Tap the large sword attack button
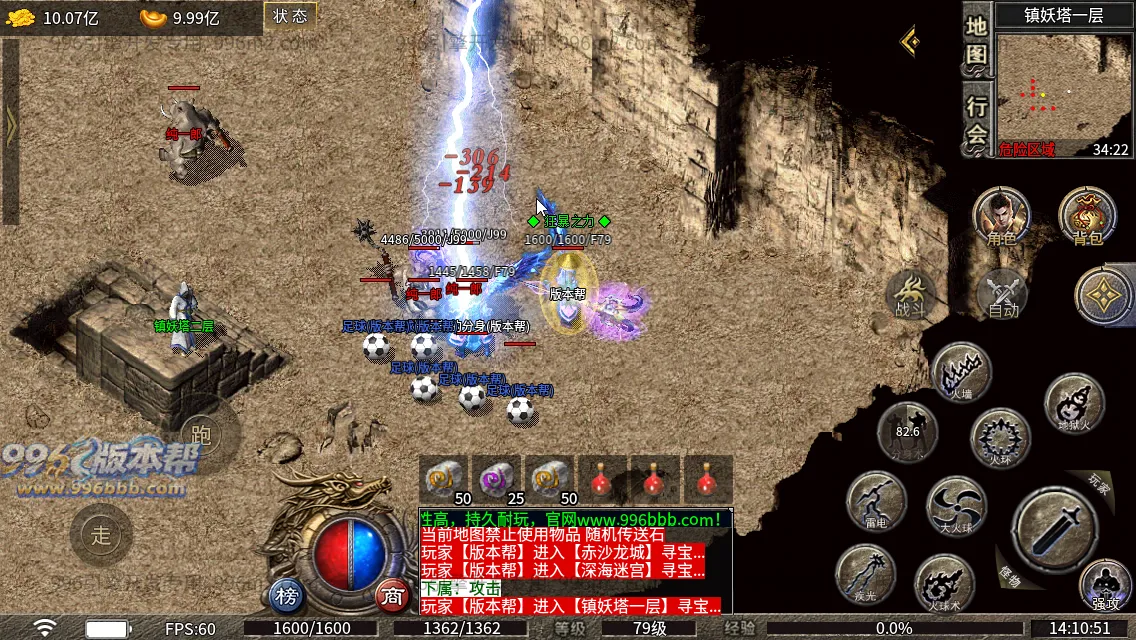 coord(1053,527)
